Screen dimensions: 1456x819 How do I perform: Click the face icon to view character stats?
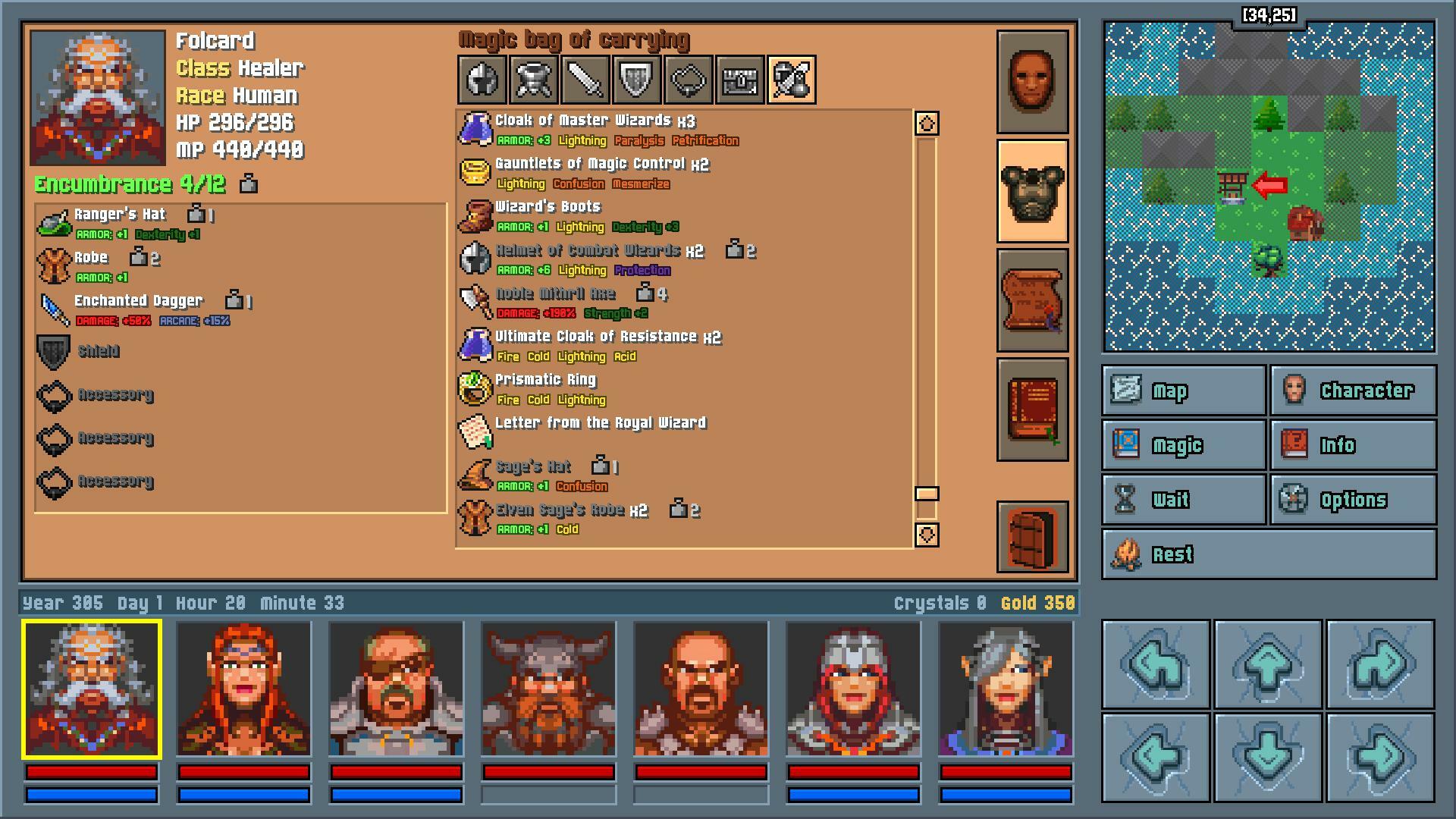[x=1032, y=81]
